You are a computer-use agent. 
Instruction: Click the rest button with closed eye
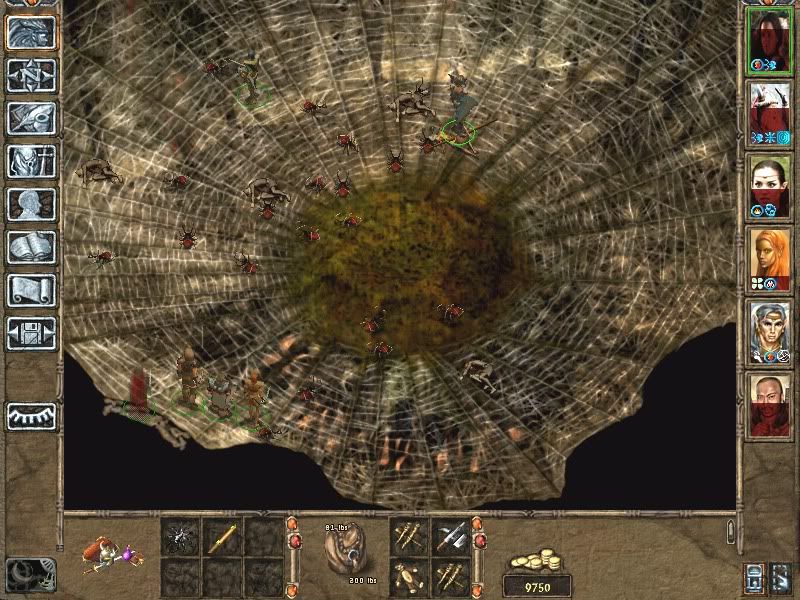31,415
